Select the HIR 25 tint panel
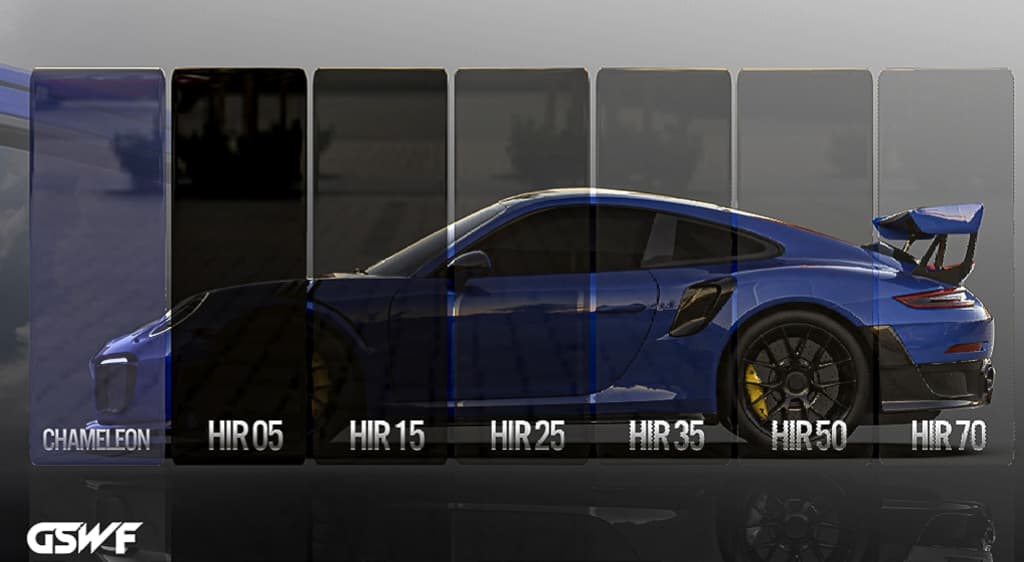 [x=521, y=265]
